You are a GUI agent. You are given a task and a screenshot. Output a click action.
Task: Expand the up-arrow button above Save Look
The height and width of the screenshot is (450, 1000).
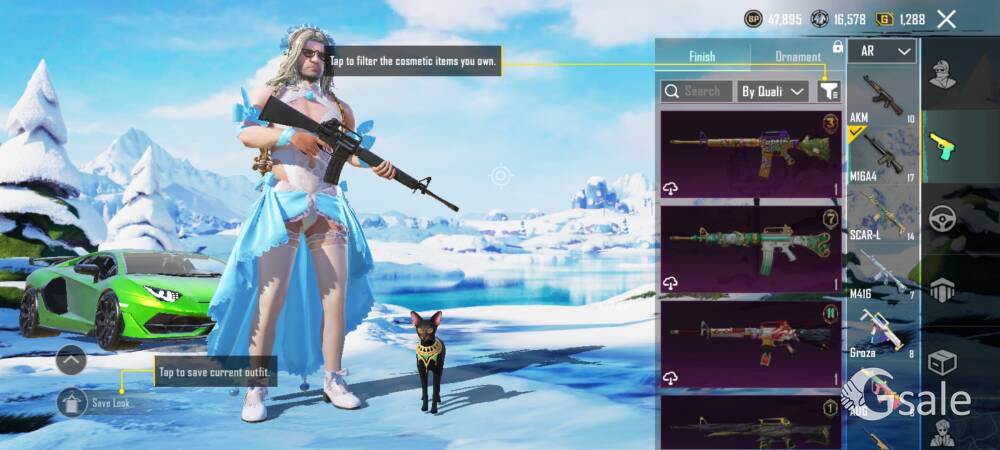click(x=71, y=357)
